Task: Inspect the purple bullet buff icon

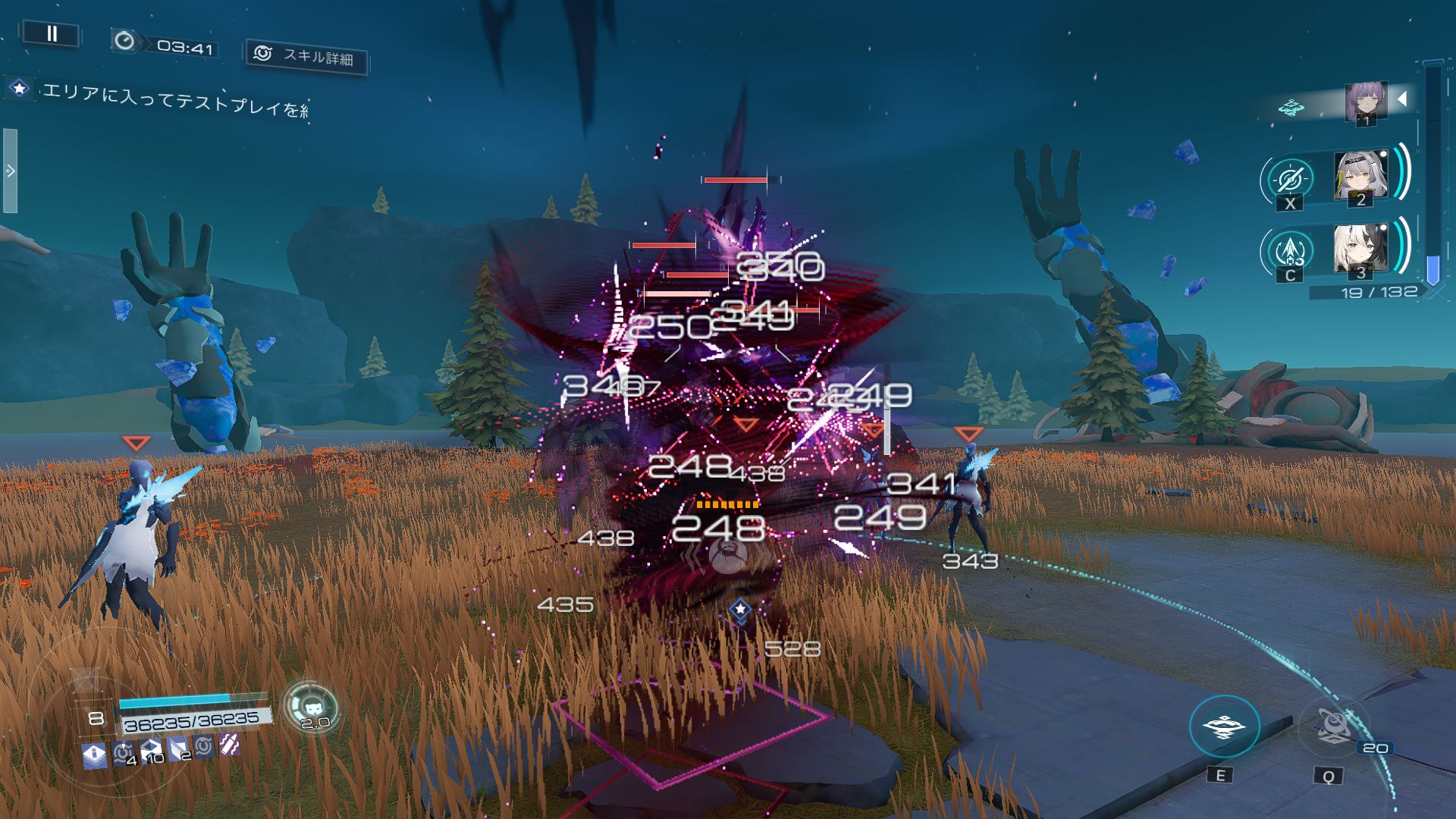Action: [230, 745]
